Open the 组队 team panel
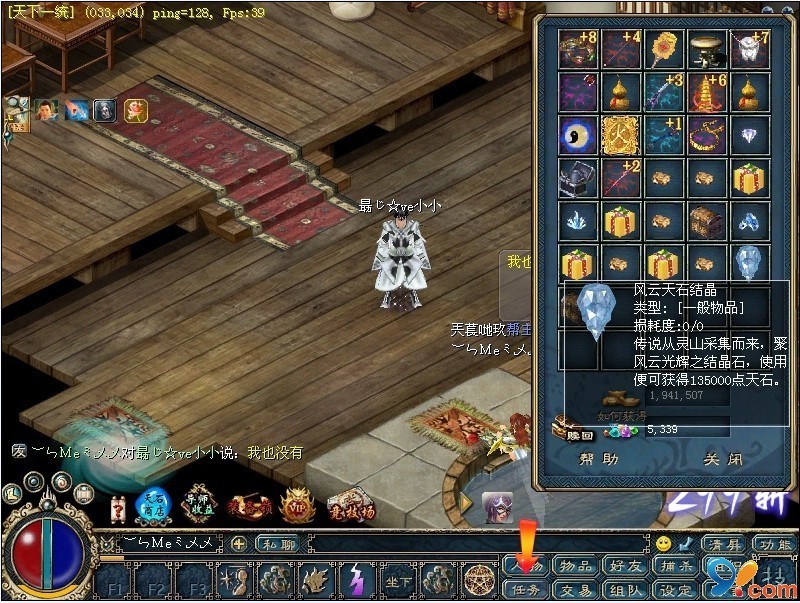Screen dimensions: 800x603 (x=625, y=590)
